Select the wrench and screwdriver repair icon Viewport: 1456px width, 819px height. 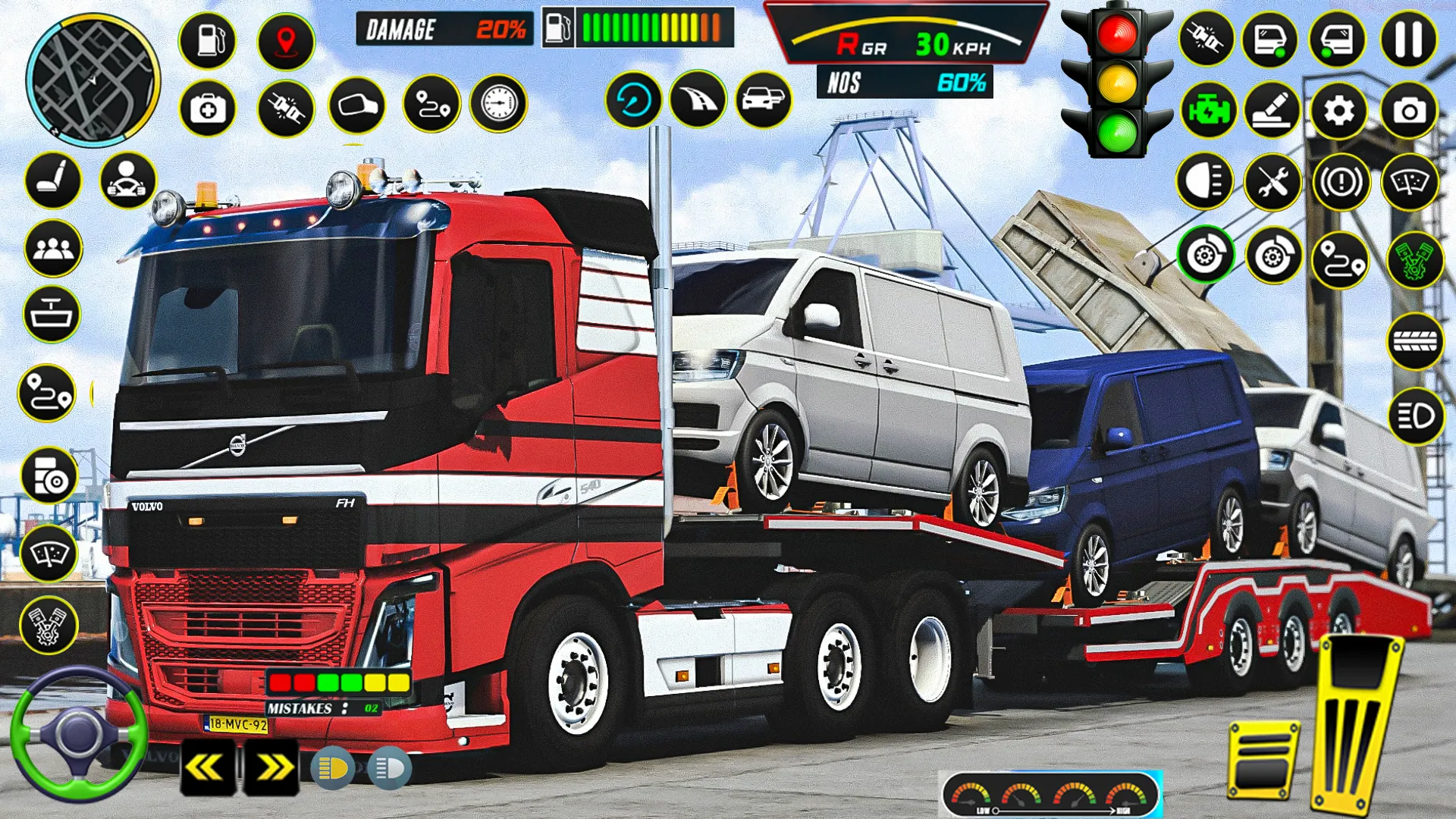1274,182
